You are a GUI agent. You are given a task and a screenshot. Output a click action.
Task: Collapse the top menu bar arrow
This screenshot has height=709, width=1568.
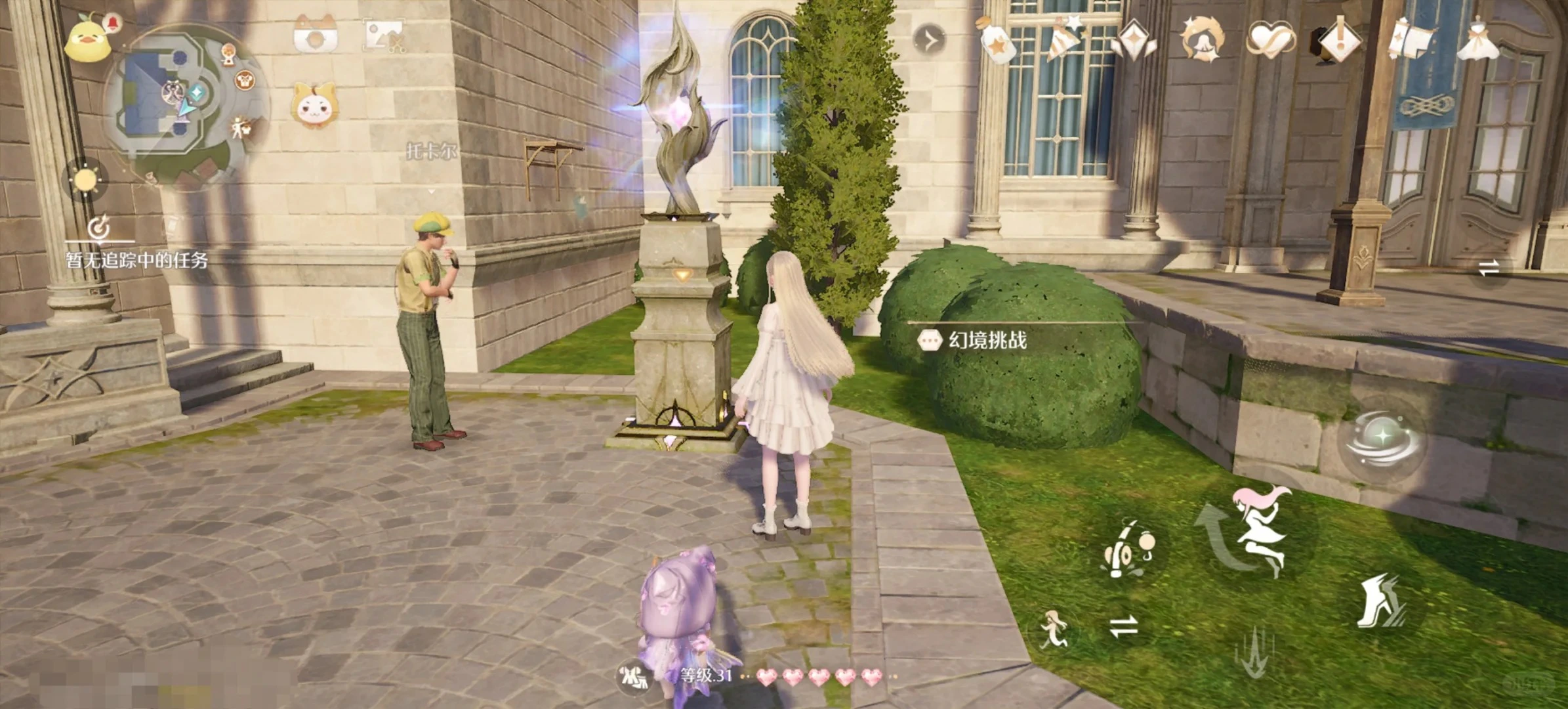click(930, 40)
